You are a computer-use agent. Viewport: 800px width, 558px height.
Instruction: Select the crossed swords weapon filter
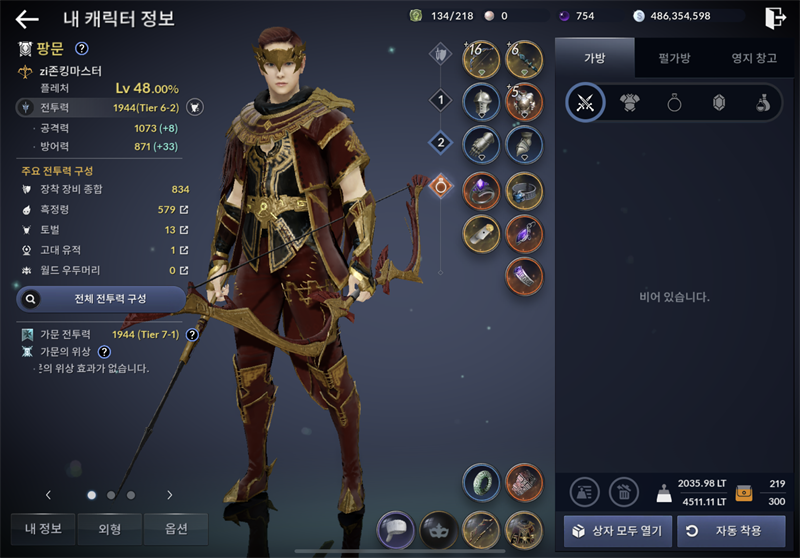click(x=585, y=103)
